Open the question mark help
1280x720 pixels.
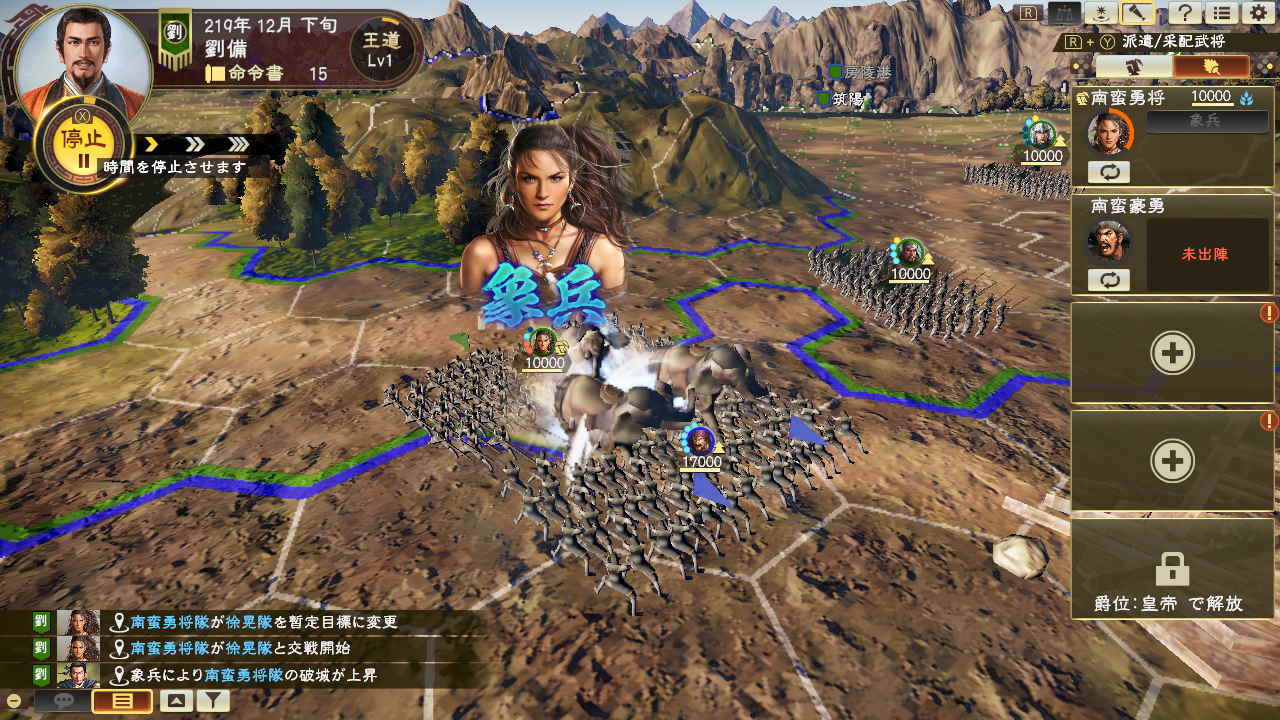(x=1184, y=13)
